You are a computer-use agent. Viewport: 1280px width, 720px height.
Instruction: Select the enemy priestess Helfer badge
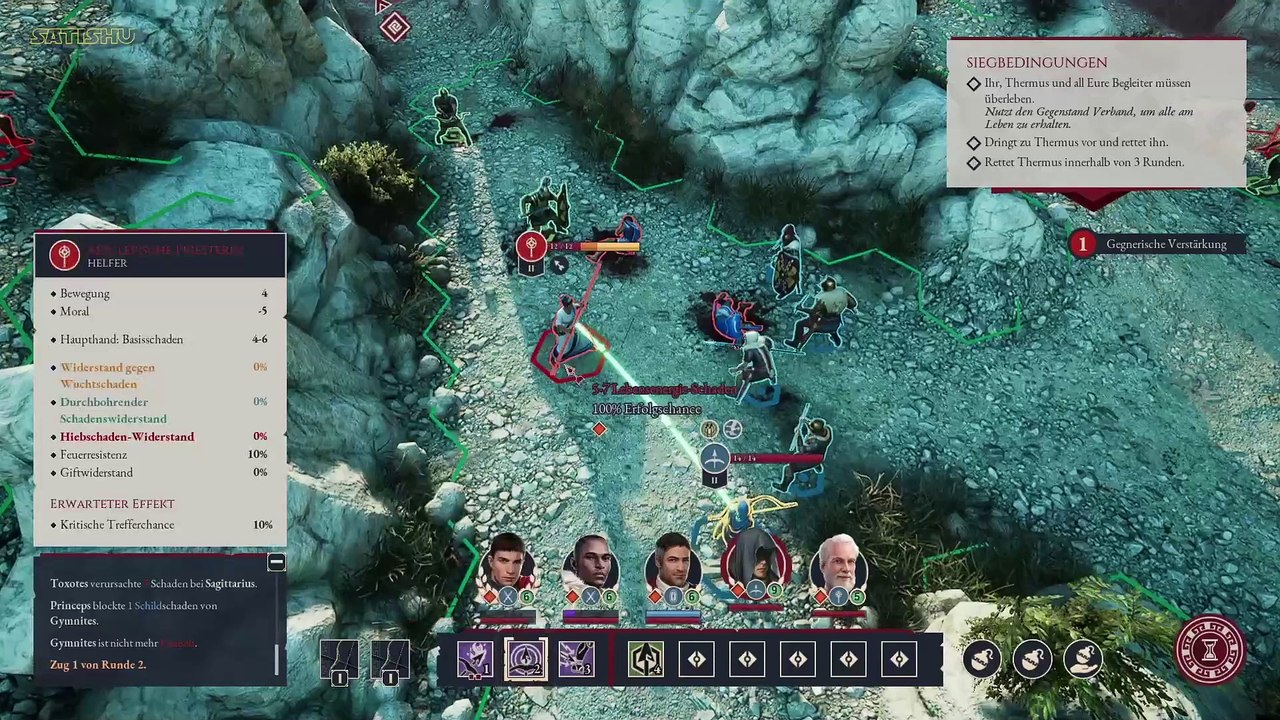tap(65, 255)
